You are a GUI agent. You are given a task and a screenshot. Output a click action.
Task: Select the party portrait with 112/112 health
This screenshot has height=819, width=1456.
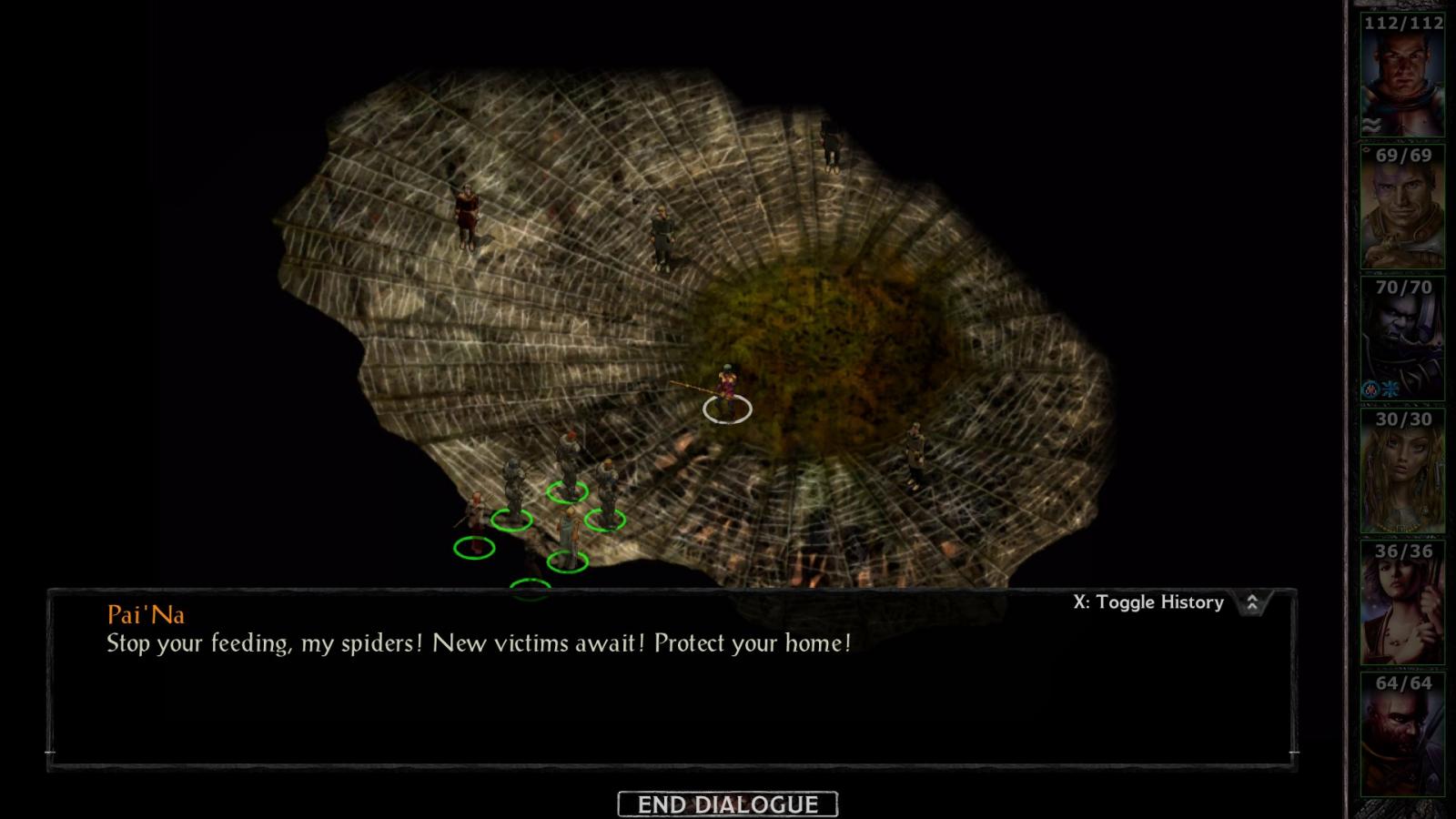[x=1402, y=76]
